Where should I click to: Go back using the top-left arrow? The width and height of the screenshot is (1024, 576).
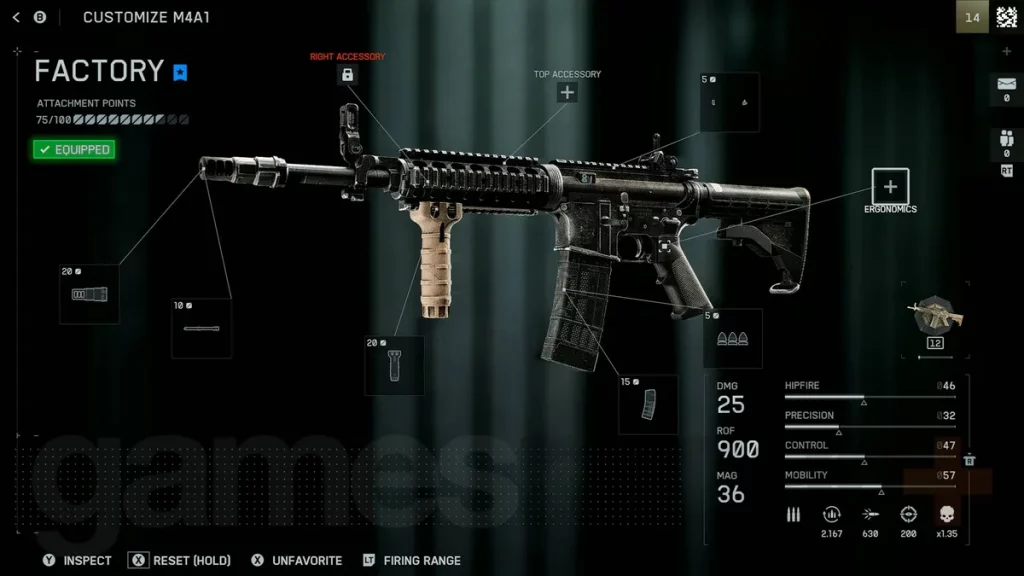point(16,17)
